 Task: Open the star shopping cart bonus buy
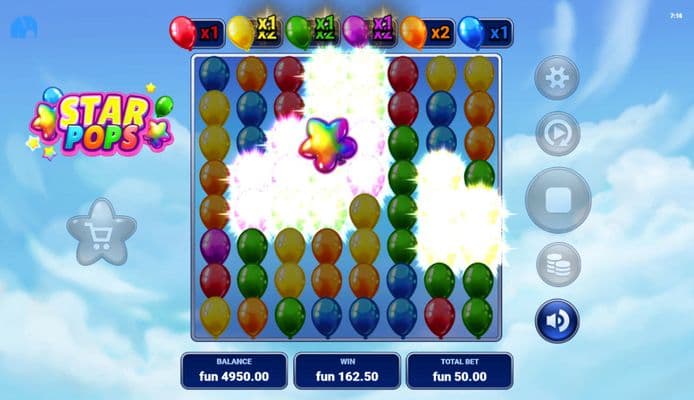101,232
